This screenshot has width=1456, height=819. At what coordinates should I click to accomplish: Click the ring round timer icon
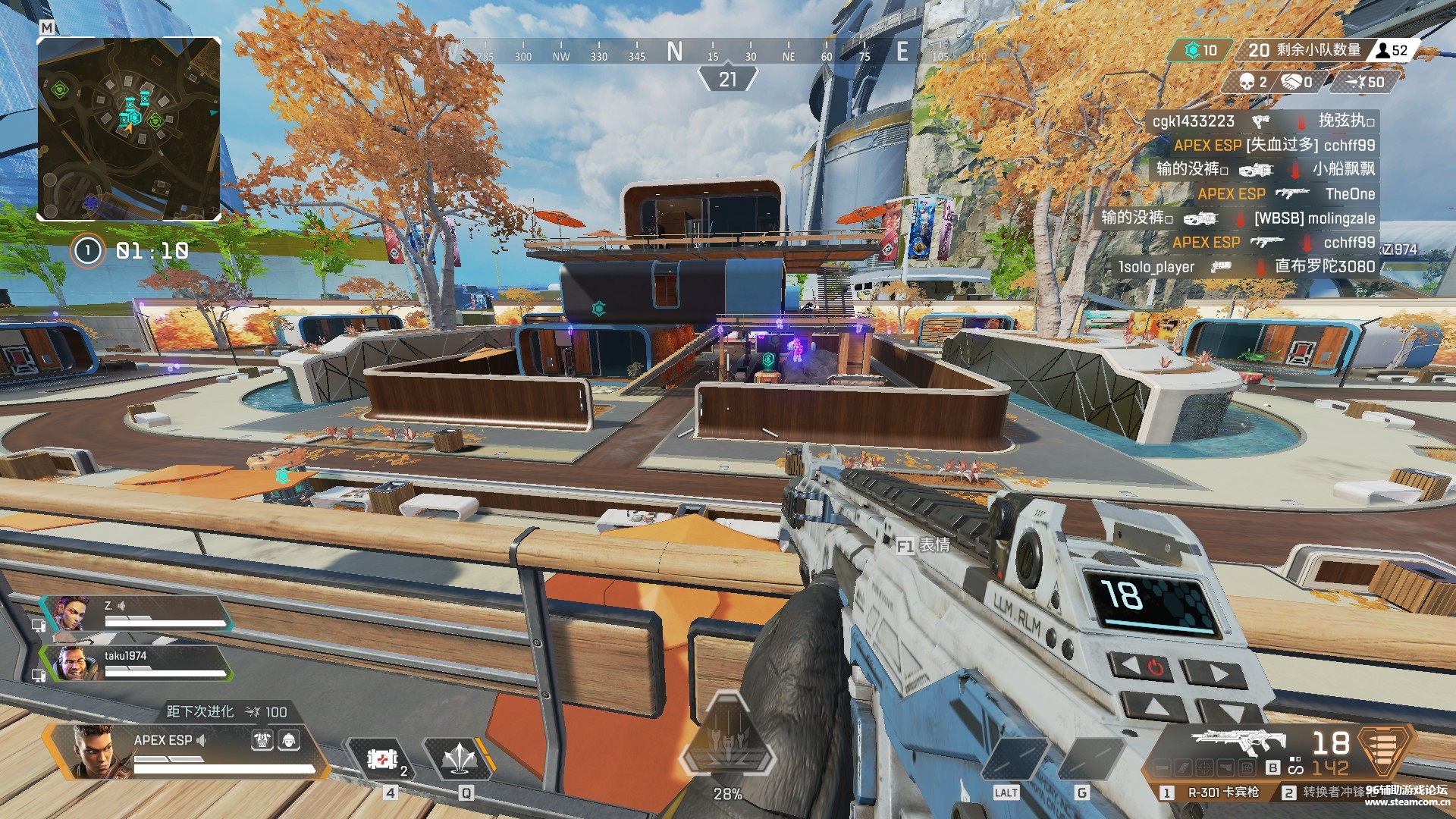(x=87, y=250)
